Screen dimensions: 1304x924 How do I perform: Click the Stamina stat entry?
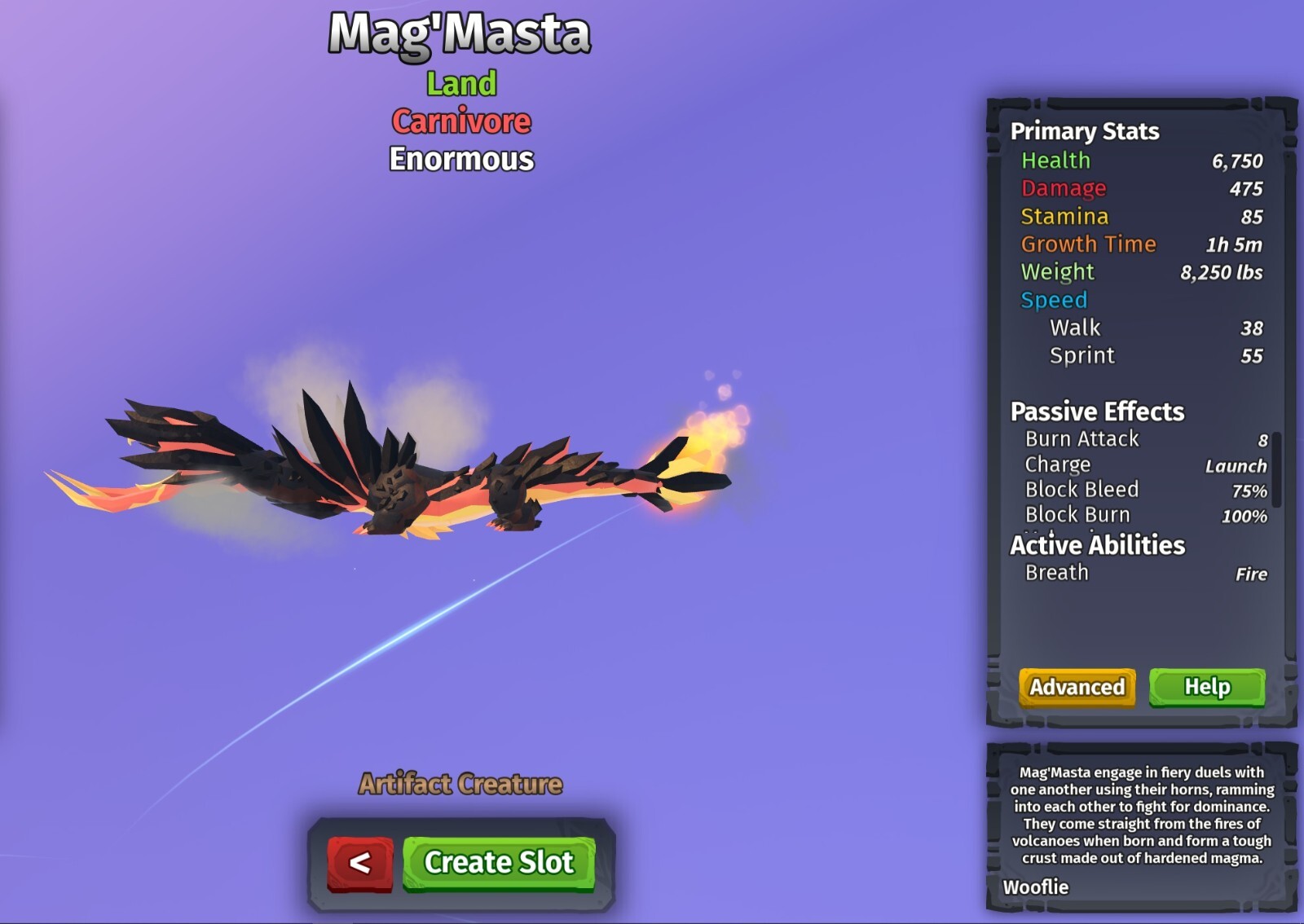pos(1062,217)
